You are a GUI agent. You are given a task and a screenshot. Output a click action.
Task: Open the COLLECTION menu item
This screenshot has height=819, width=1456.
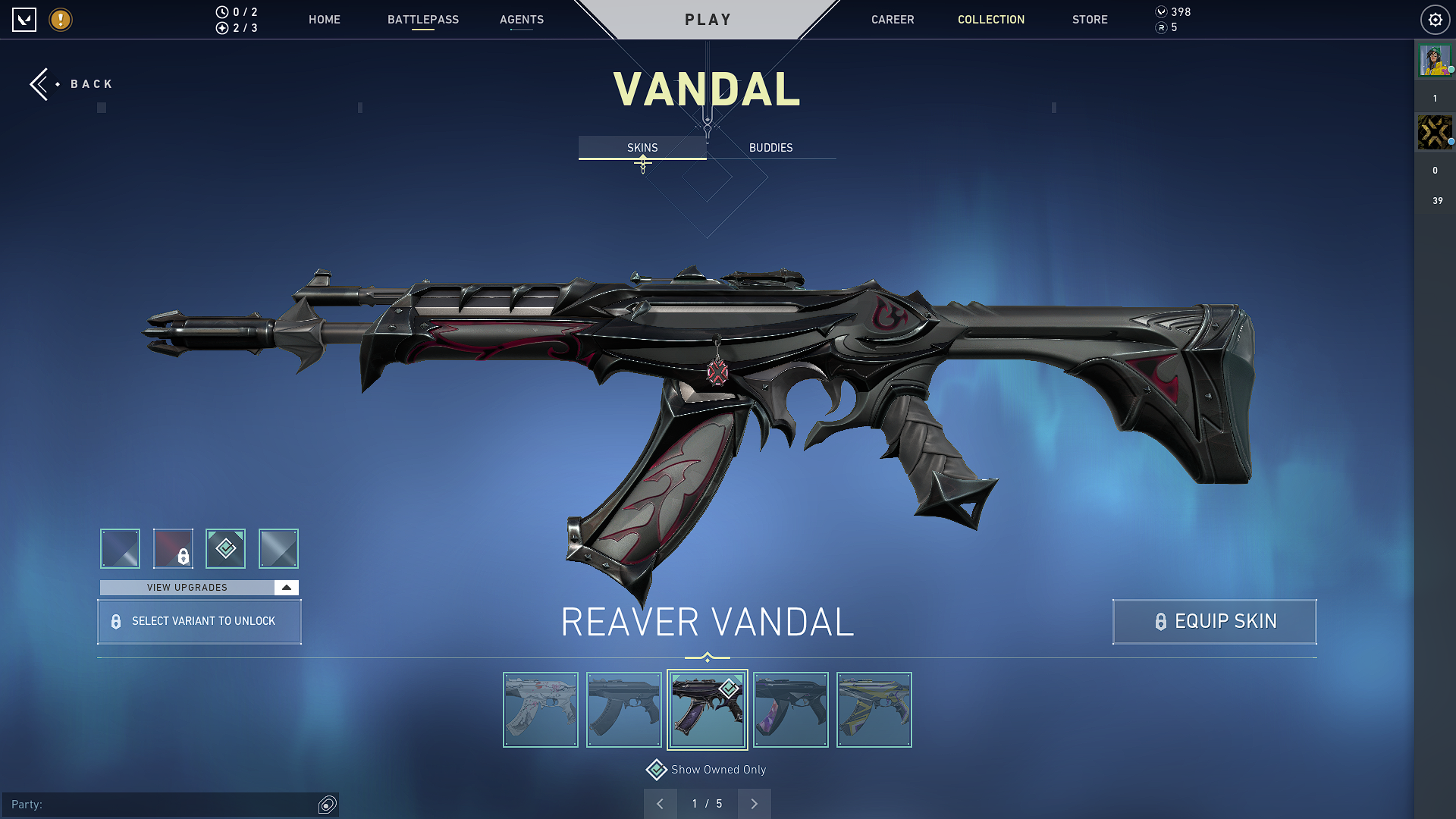click(x=990, y=20)
